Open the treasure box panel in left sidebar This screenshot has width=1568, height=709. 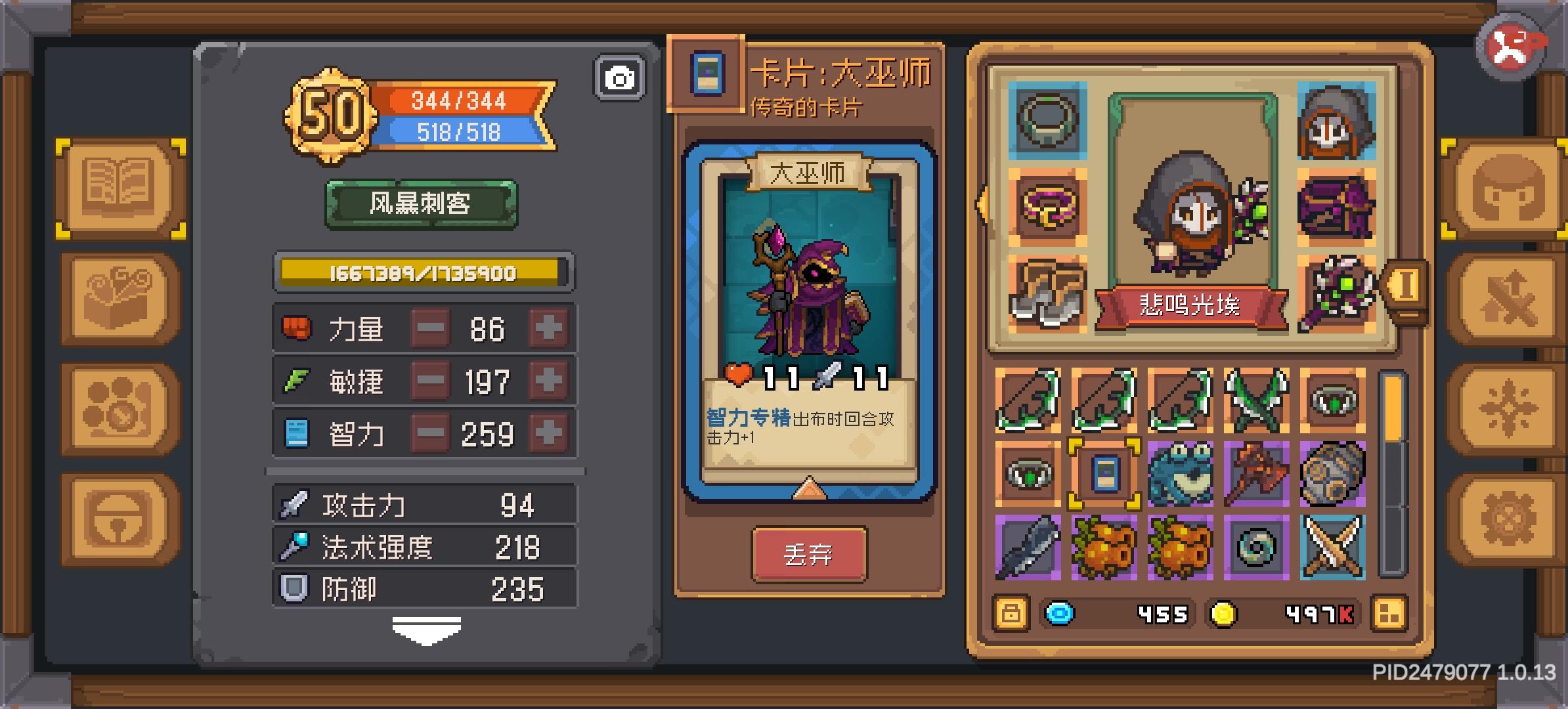tap(118, 299)
